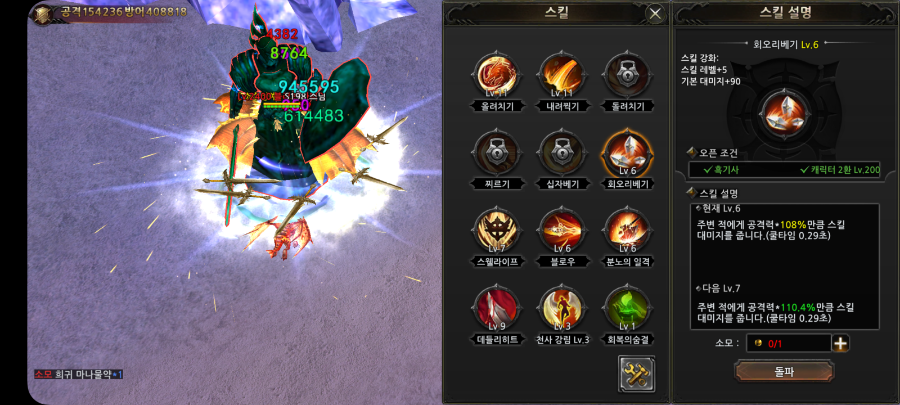The image size is (900, 405).
Task: Tap the 돌파 breakthrough button
Action: [784, 371]
